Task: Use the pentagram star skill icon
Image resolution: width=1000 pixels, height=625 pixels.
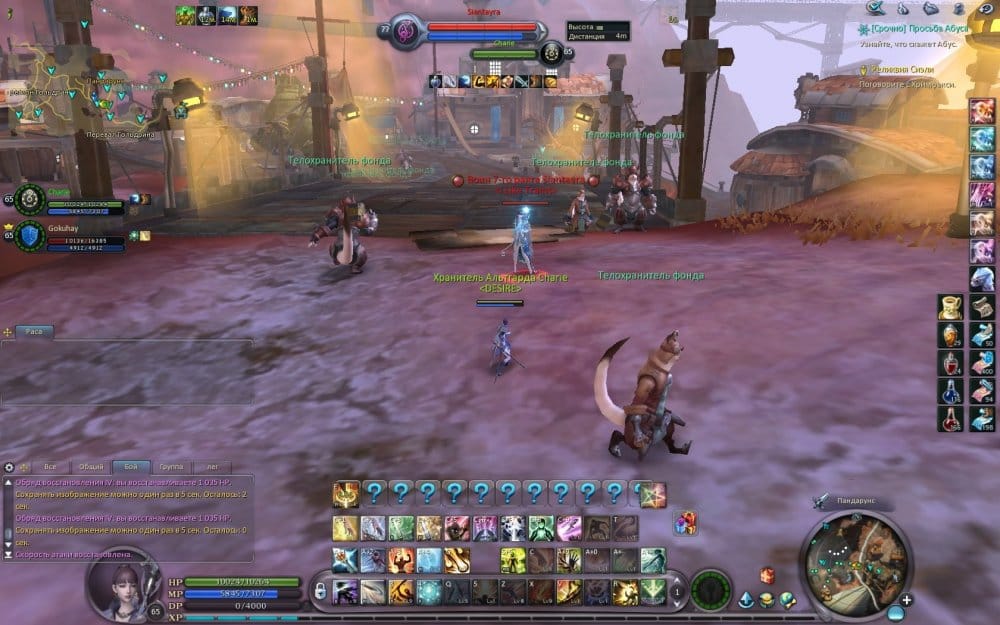Action: tap(653, 494)
